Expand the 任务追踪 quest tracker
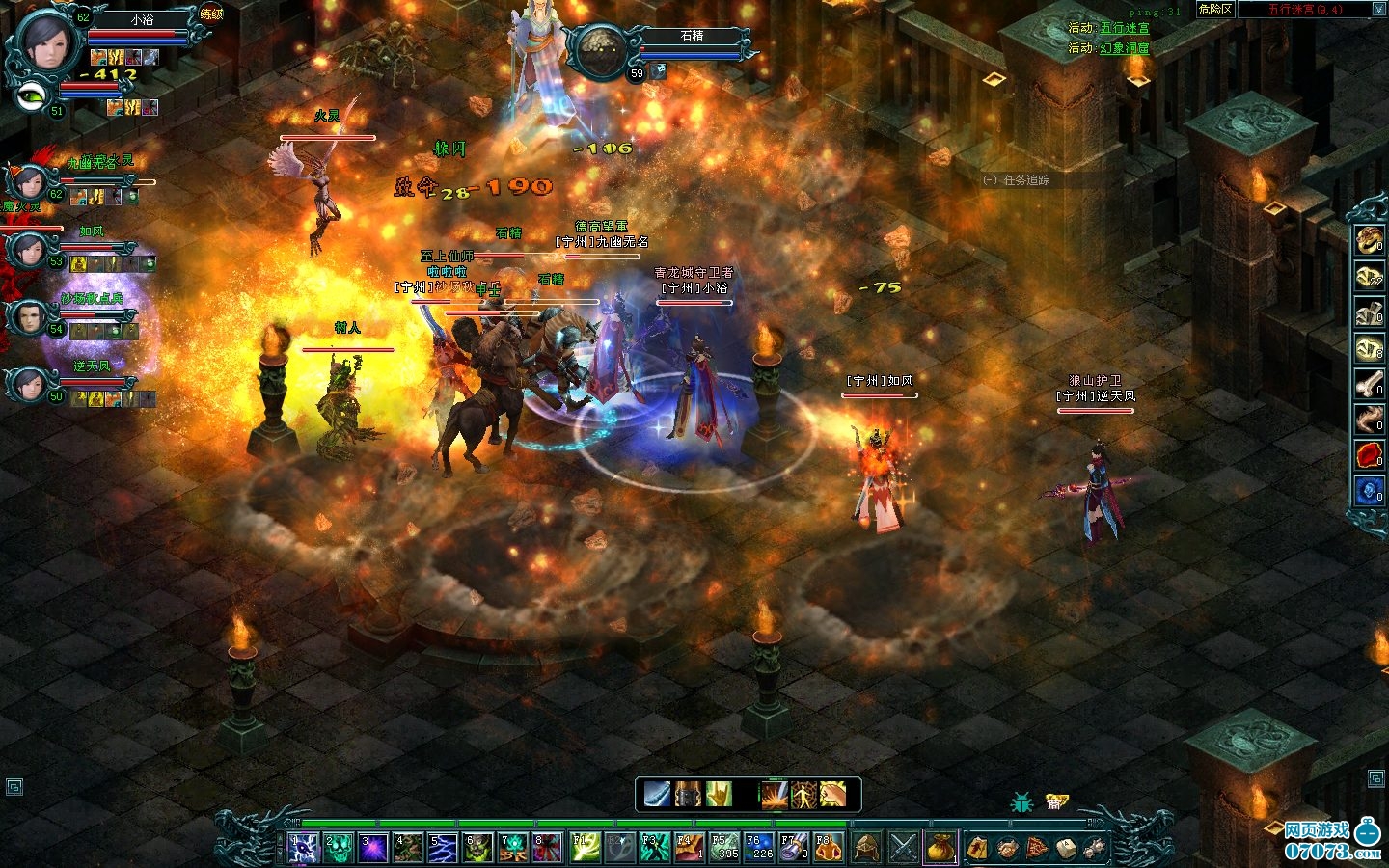The height and width of the screenshot is (868, 1389). point(990,180)
